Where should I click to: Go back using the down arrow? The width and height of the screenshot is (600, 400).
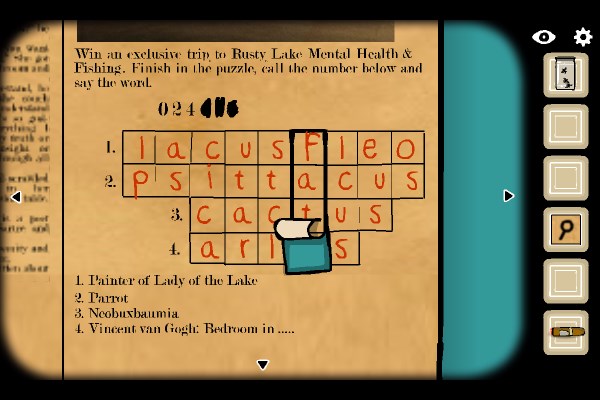point(262,365)
